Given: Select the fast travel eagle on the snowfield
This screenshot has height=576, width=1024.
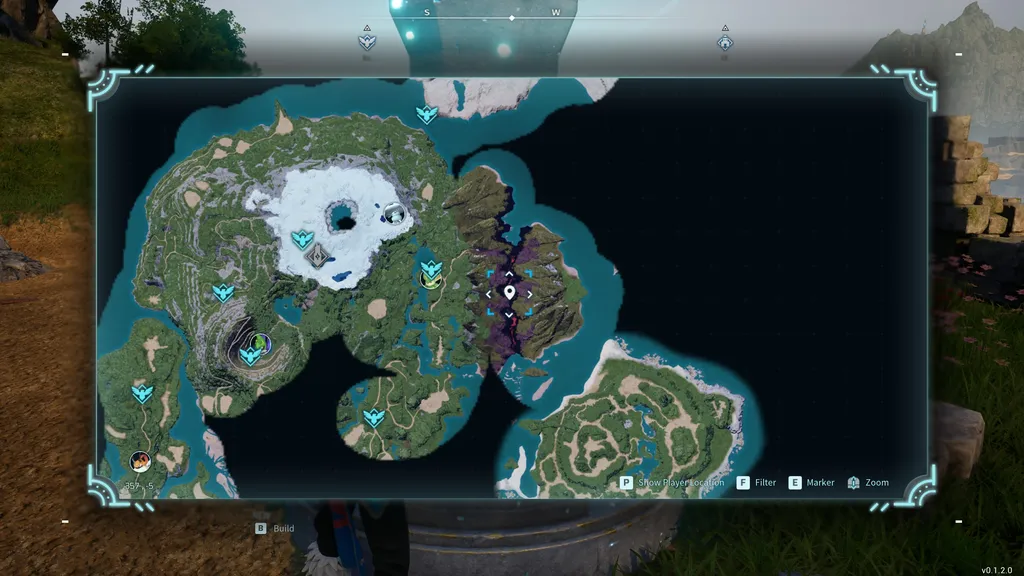Looking at the screenshot, I should click(302, 239).
